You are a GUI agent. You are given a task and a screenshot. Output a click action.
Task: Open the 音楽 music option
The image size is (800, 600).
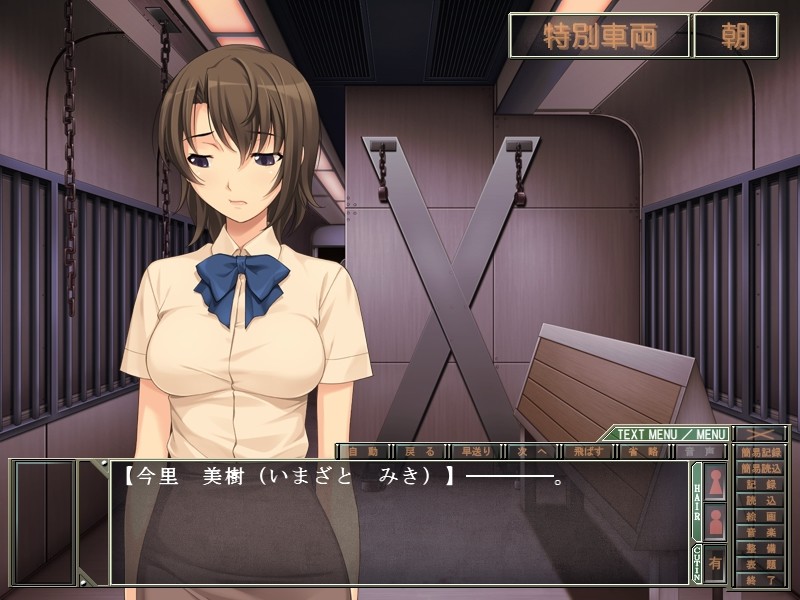pos(761,533)
